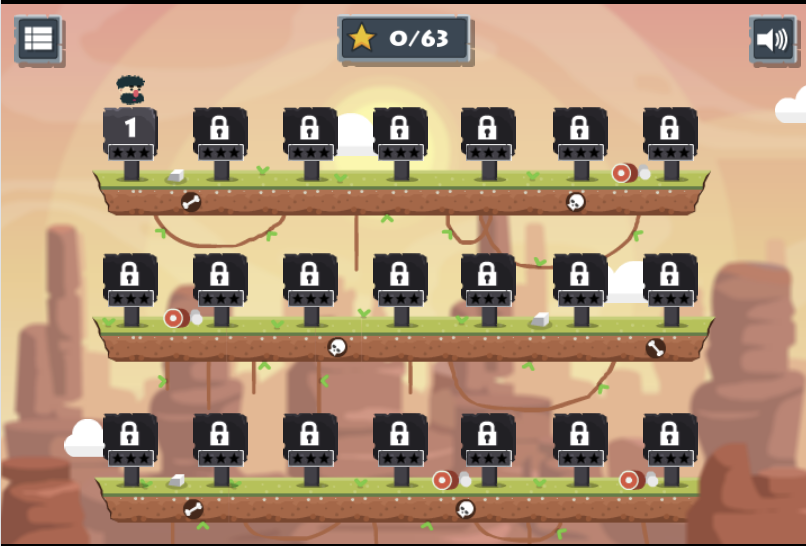Select level 1 signpost
This screenshot has width=806, height=546.
[130, 131]
